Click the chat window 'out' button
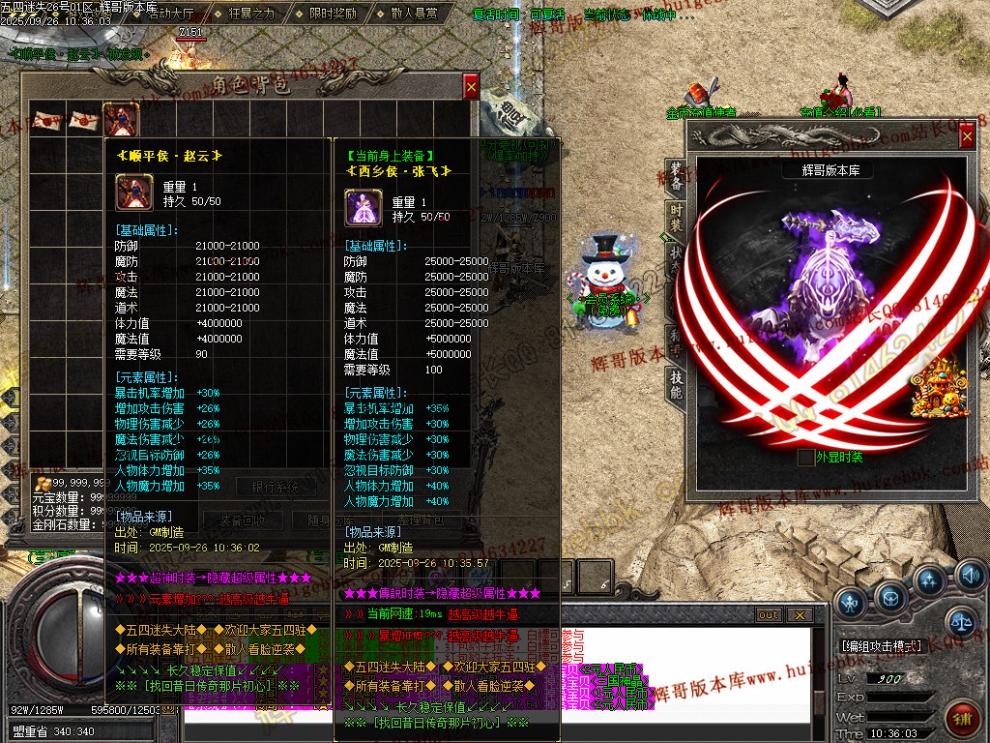The width and height of the screenshot is (990, 743). click(x=768, y=614)
